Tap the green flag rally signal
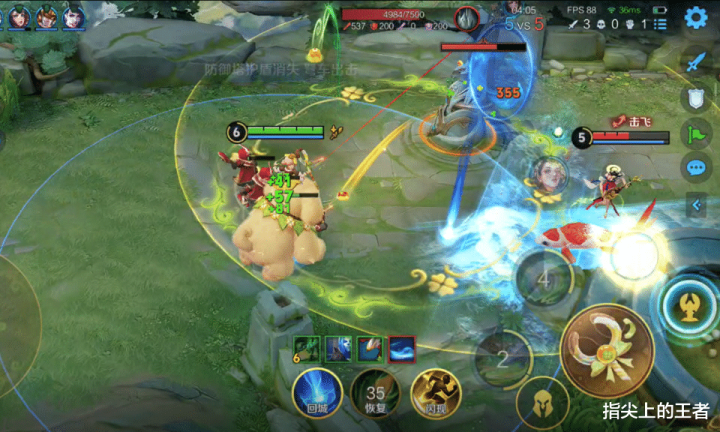Screen dimensions: 720x432 coord(695,133)
